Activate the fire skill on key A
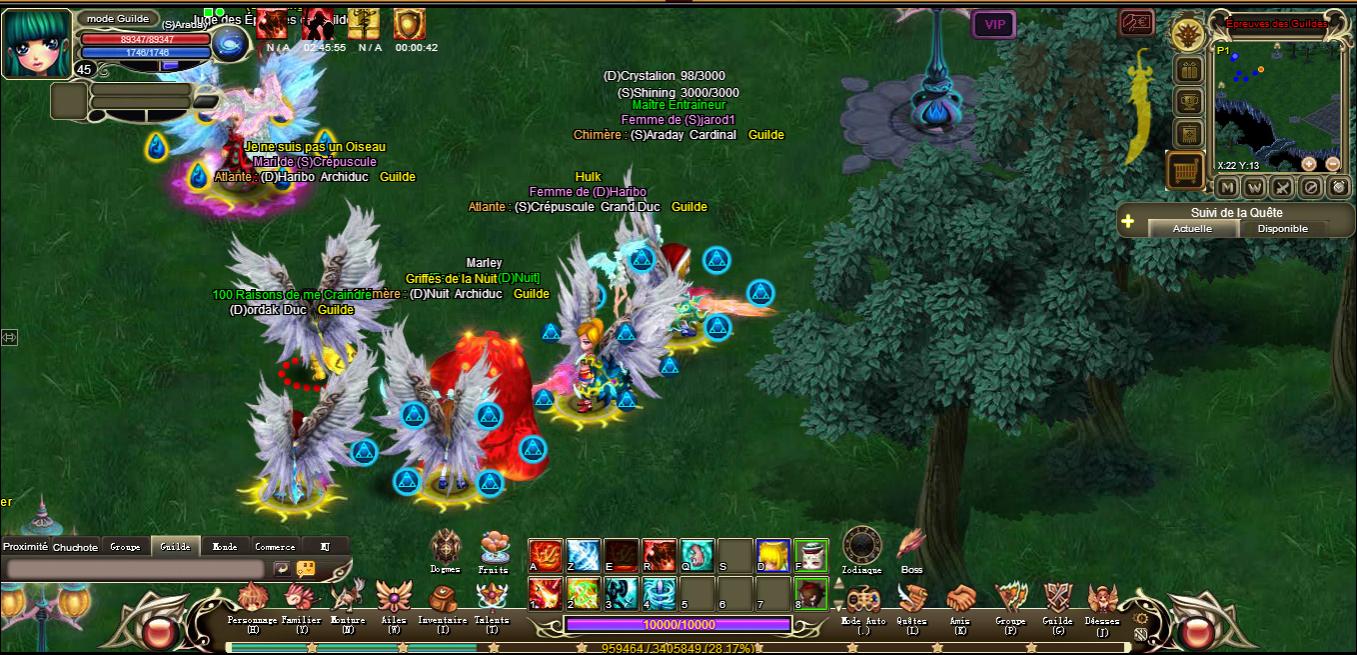This screenshot has height=655, width=1357. pyautogui.click(x=545, y=554)
